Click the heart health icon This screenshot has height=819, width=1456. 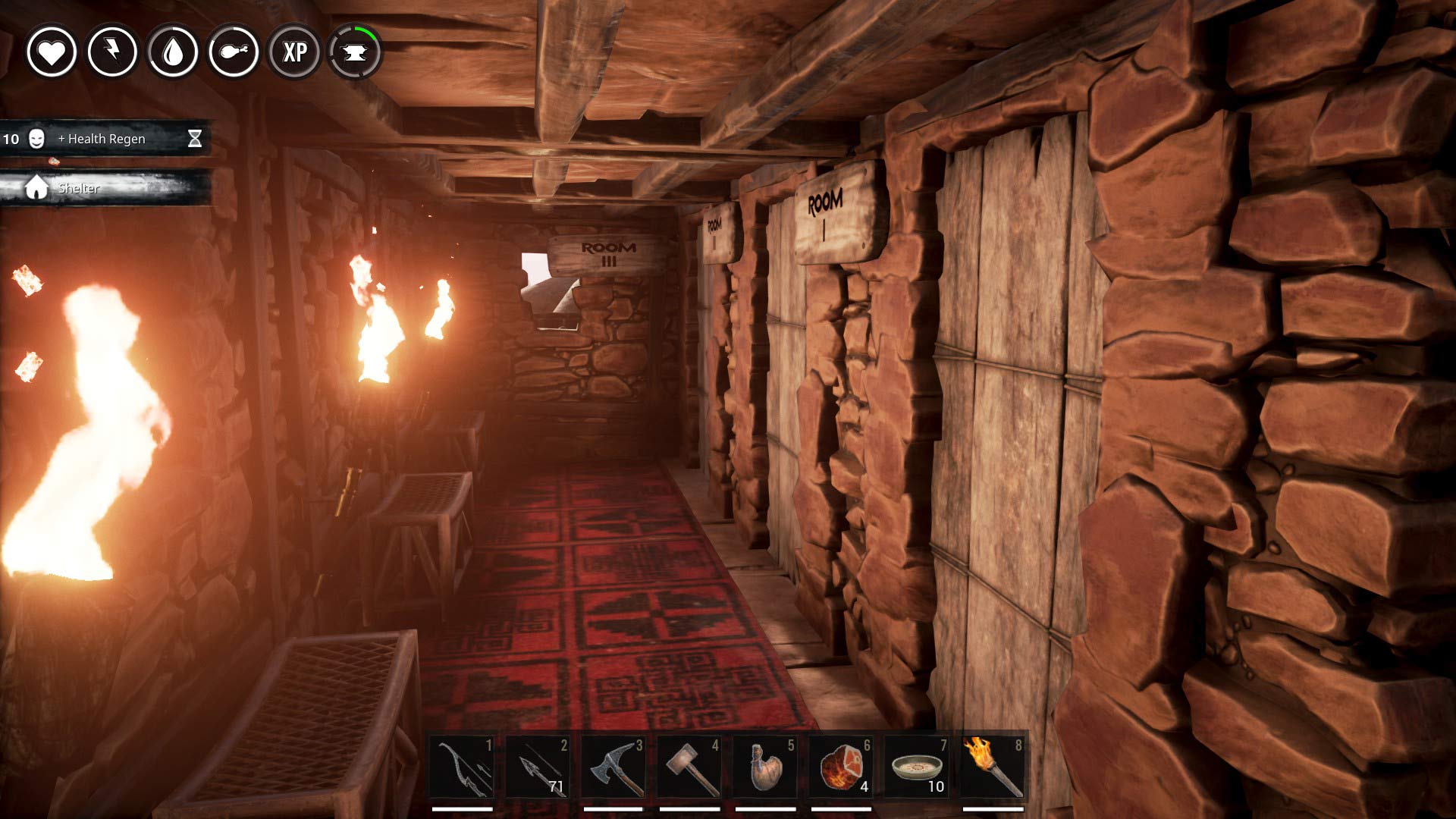tap(52, 52)
